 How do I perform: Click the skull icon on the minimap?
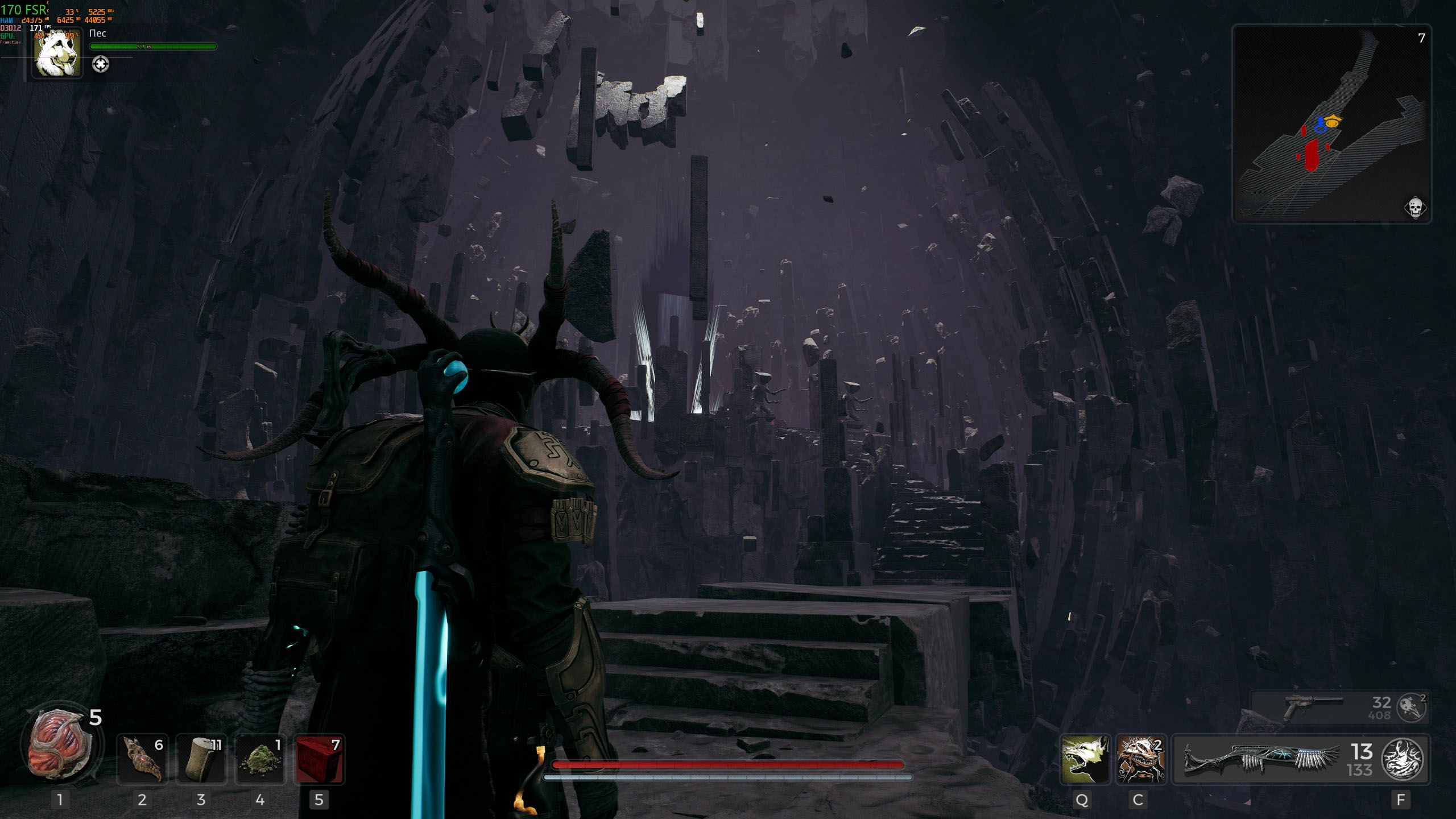pyautogui.click(x=1415, y=208)
